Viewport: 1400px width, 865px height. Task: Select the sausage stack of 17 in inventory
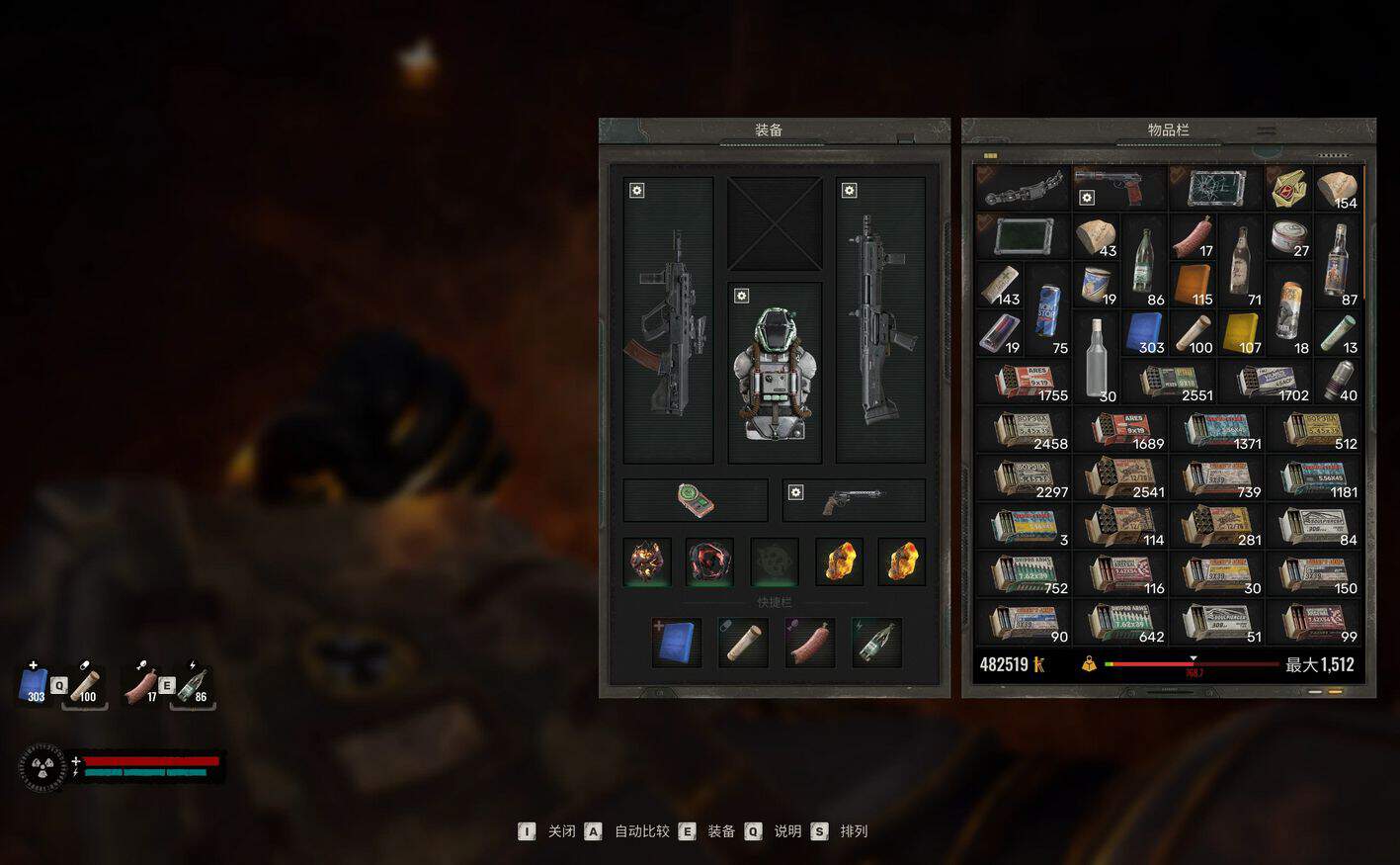click(x=1193, y=237)
